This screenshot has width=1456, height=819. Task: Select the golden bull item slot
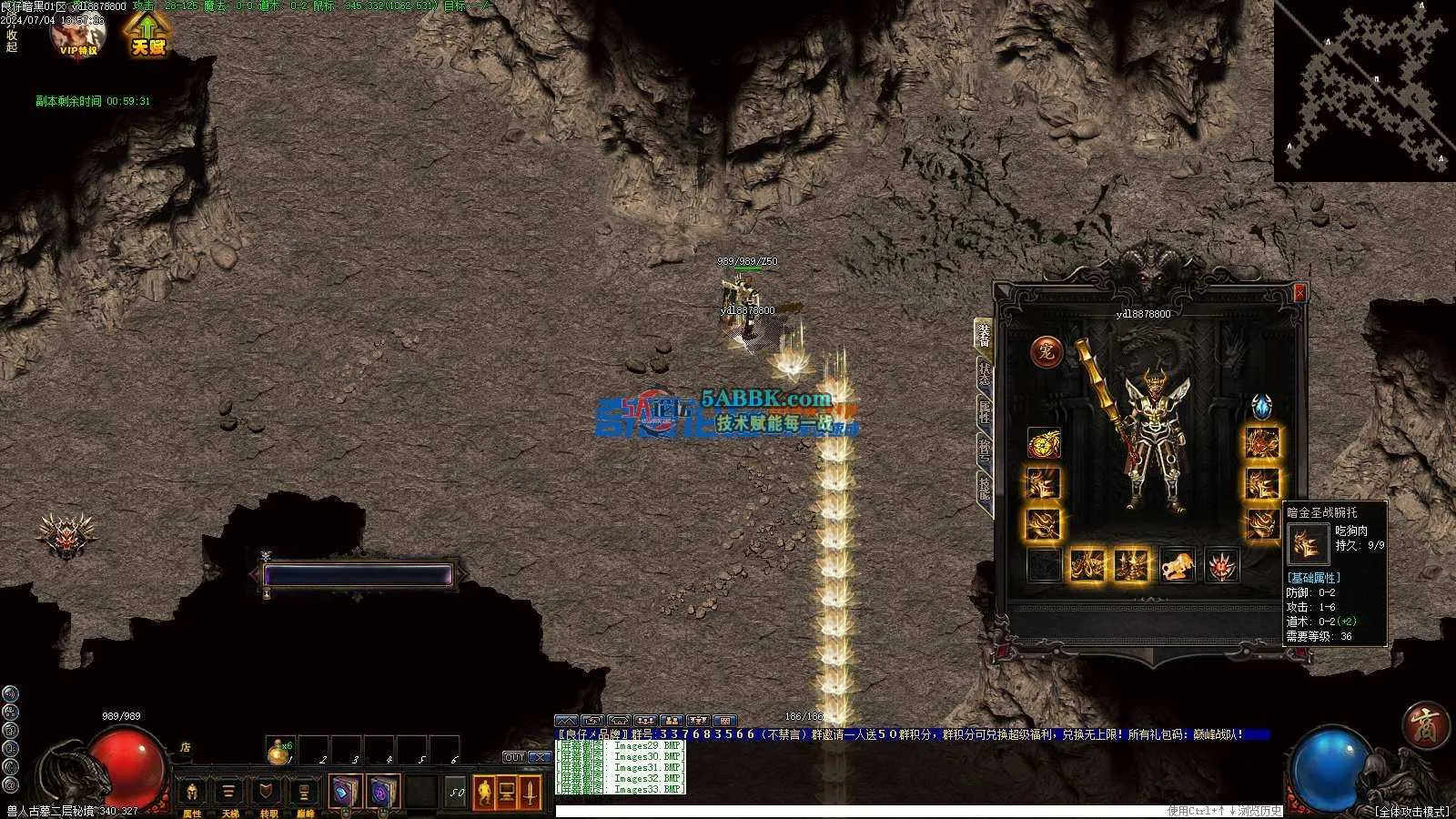[1178, 565]
